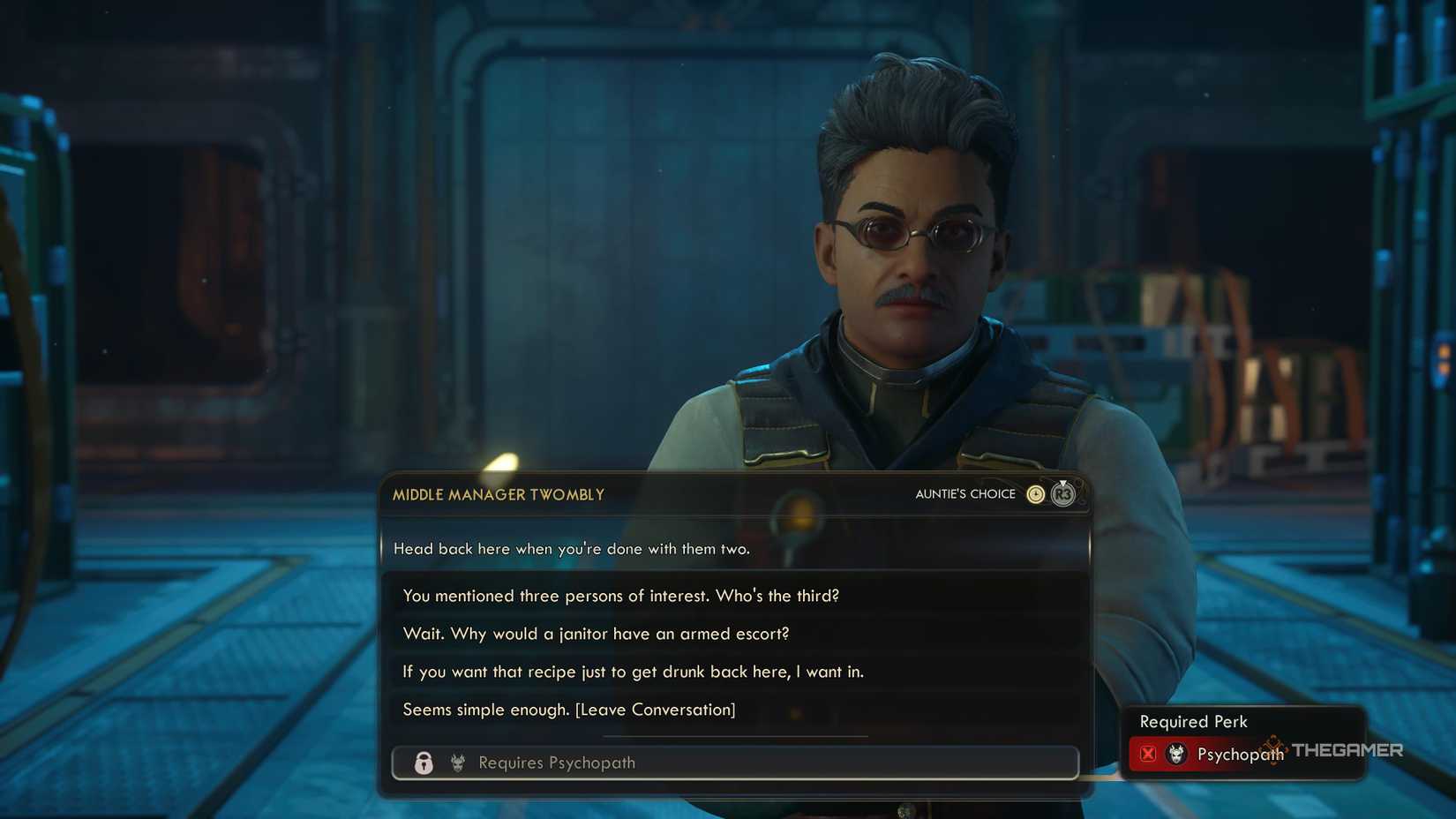Click the red X icon in Required Perk panel
Image resolution: width=1456 pixels, height=819 pixels.
(1148, 754)
